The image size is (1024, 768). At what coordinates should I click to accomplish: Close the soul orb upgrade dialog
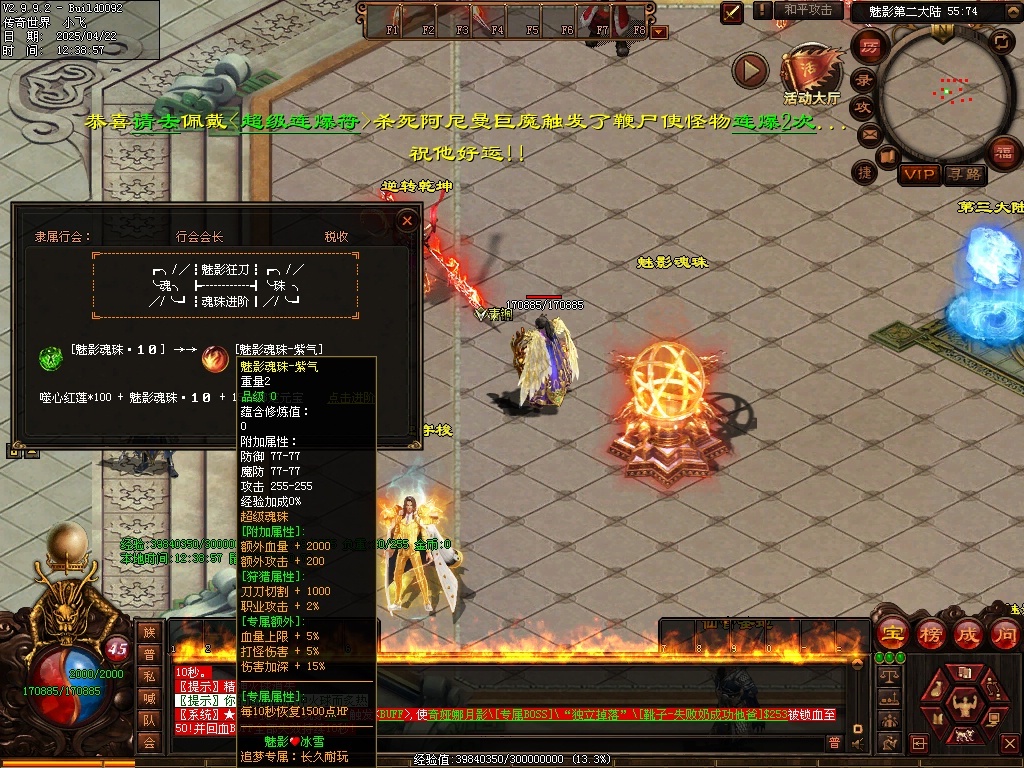pos(406,220)
